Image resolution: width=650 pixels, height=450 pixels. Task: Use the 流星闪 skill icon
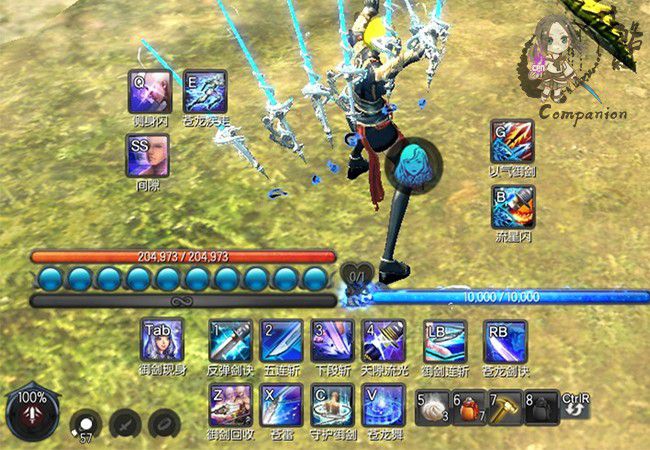(512, 206)
